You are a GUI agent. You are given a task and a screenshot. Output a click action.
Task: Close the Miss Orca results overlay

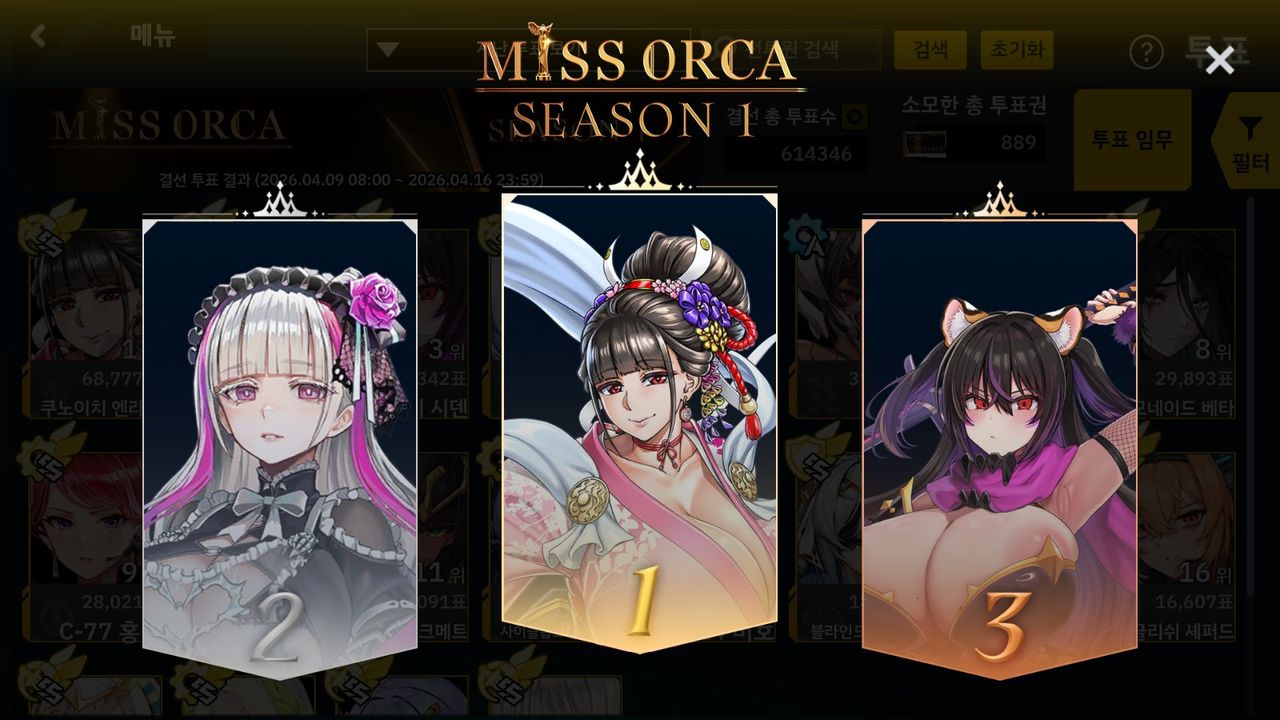pyautogui.click(x=1219, y=61)
